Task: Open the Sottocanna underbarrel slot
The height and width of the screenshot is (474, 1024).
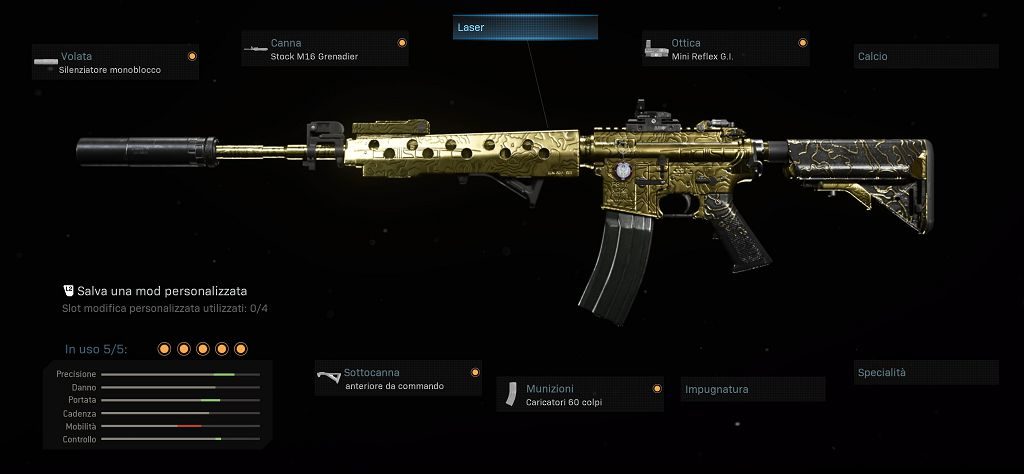Action: click(x=398, y=378)
